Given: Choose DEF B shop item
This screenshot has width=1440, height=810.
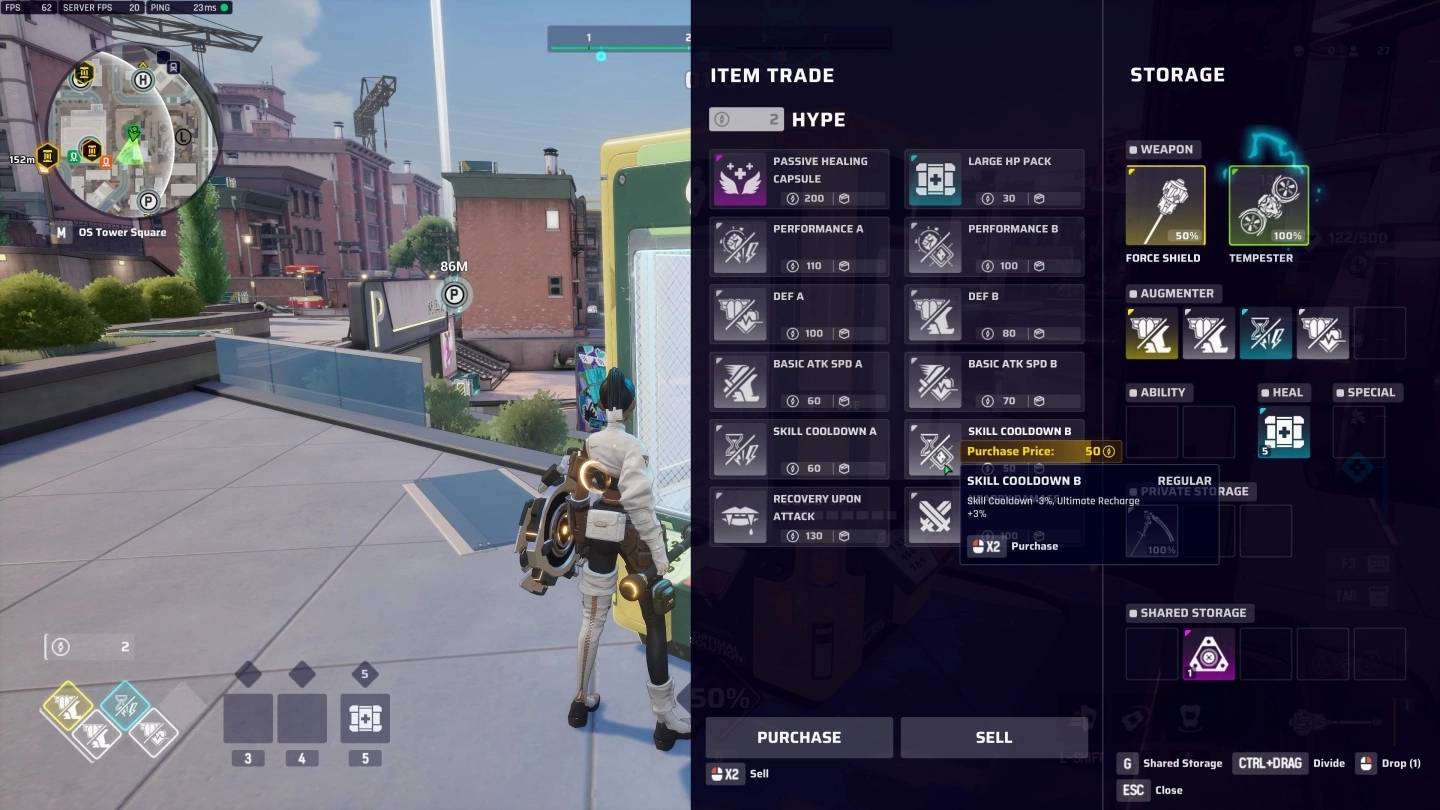Looking at the screenshot, I should click(994, 314).
